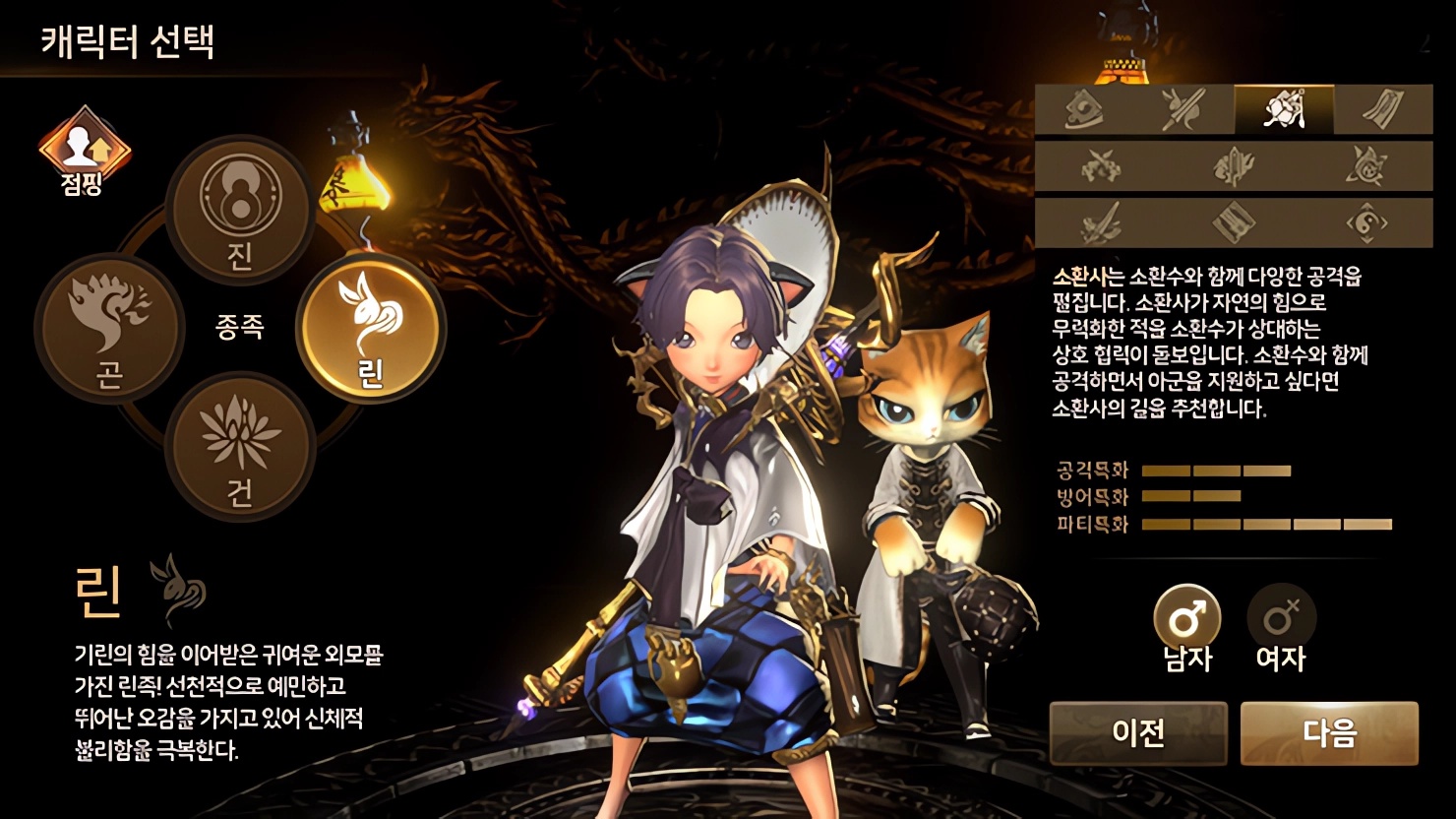Select the highlighted summoner class icon
The image size is (1456, 819).
pyautogui.click(x=1284, y=109)
